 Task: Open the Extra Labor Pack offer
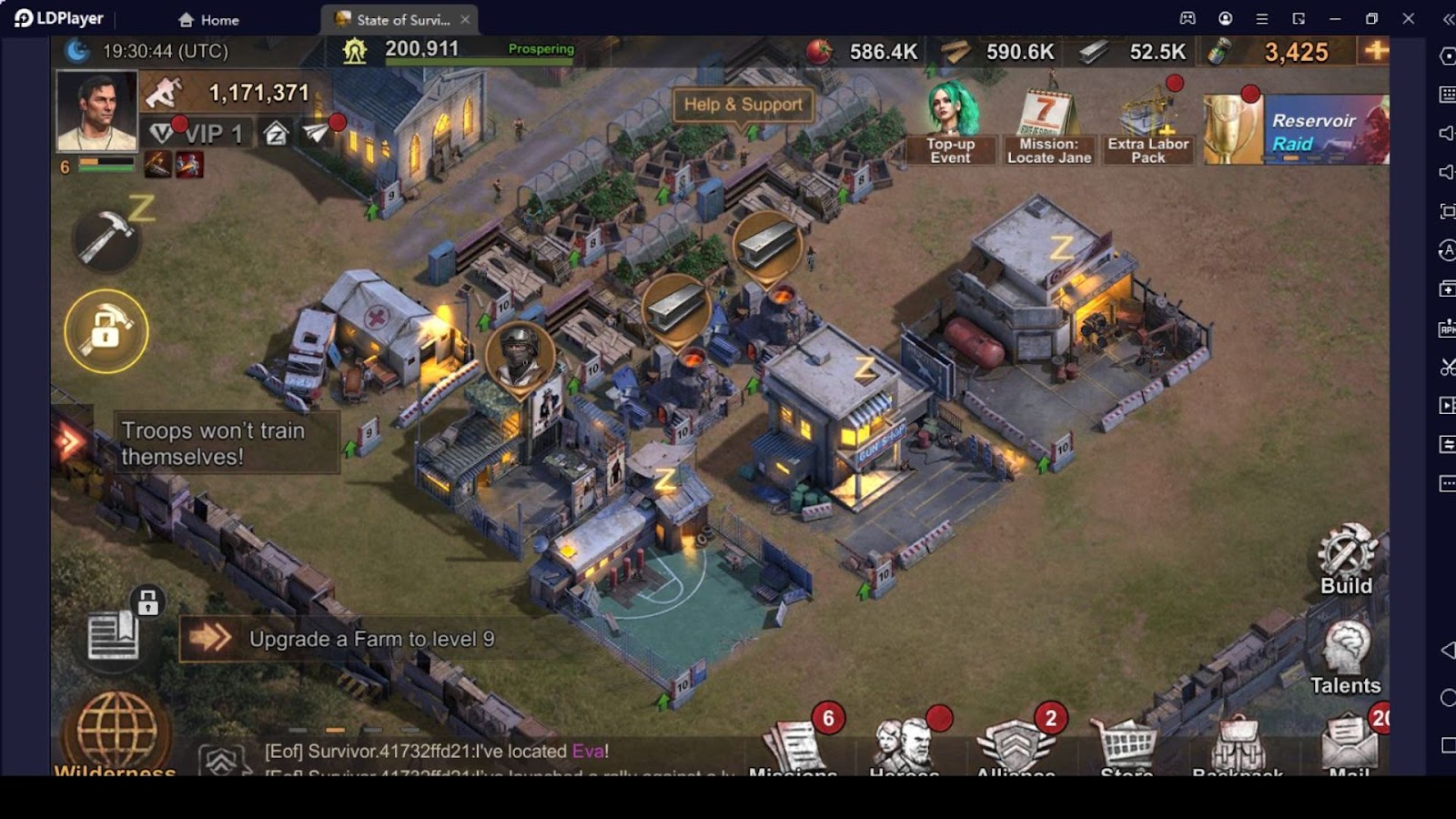(x=1148, y=126)
